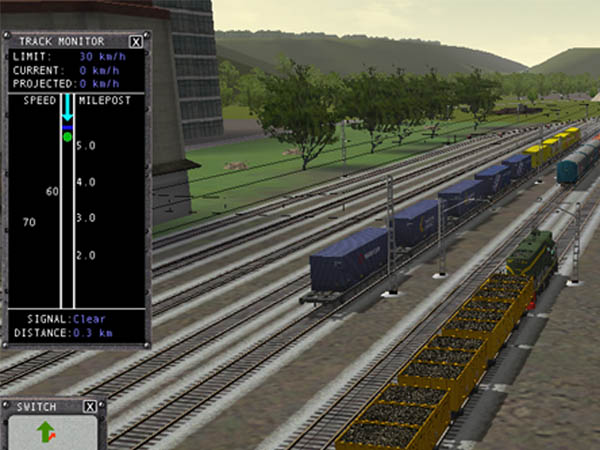This screenshot has width=600, height=450.
Task: Close the Switch panel
Action: tap(90, 407)
